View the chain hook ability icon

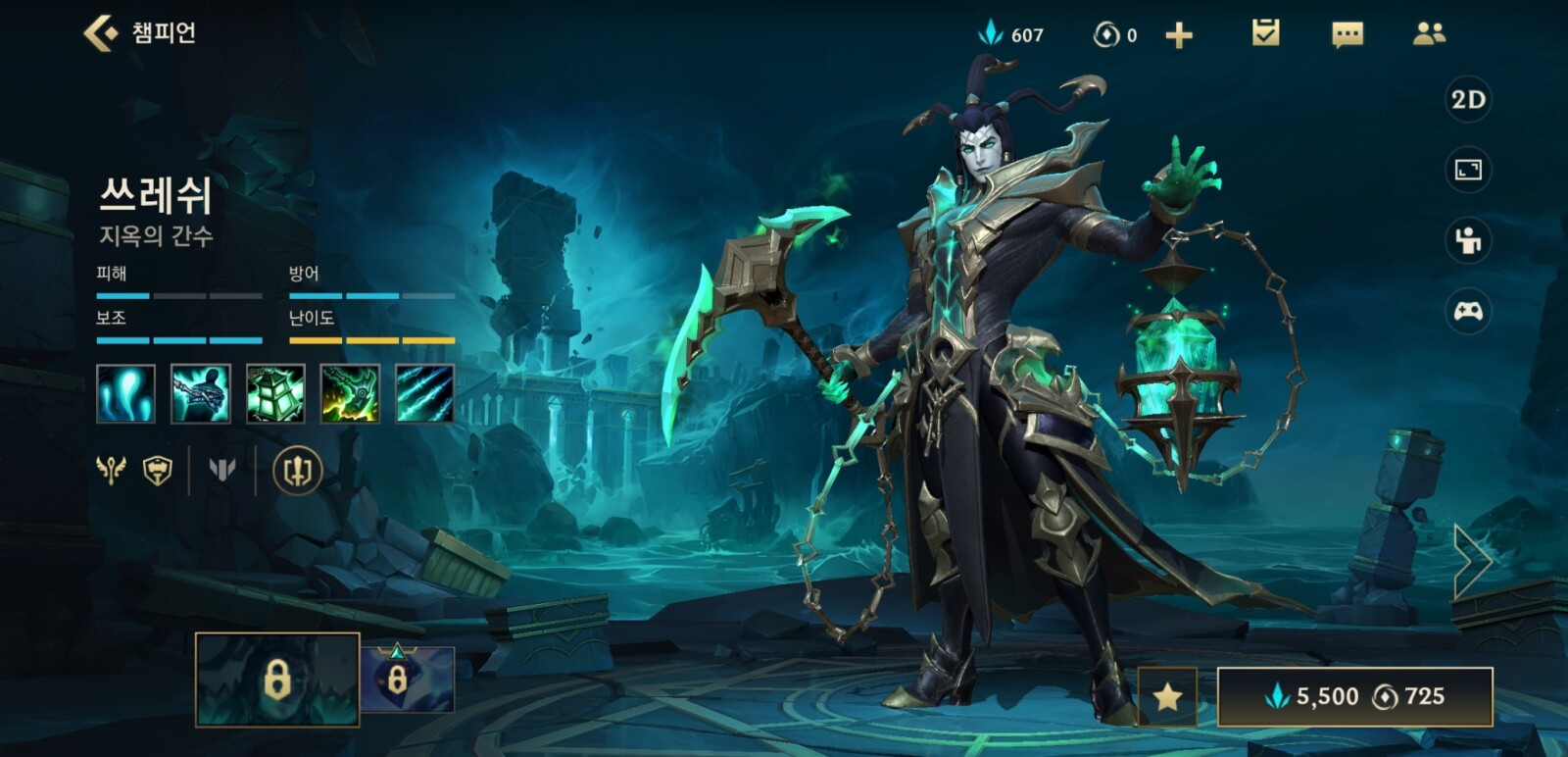coord(201,394)
